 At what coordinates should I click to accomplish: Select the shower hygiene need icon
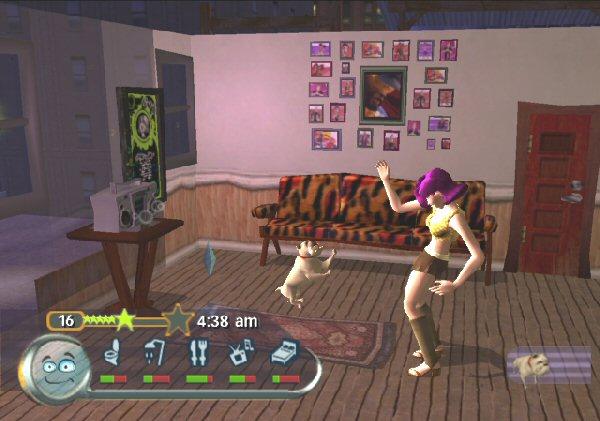[155, 353]
